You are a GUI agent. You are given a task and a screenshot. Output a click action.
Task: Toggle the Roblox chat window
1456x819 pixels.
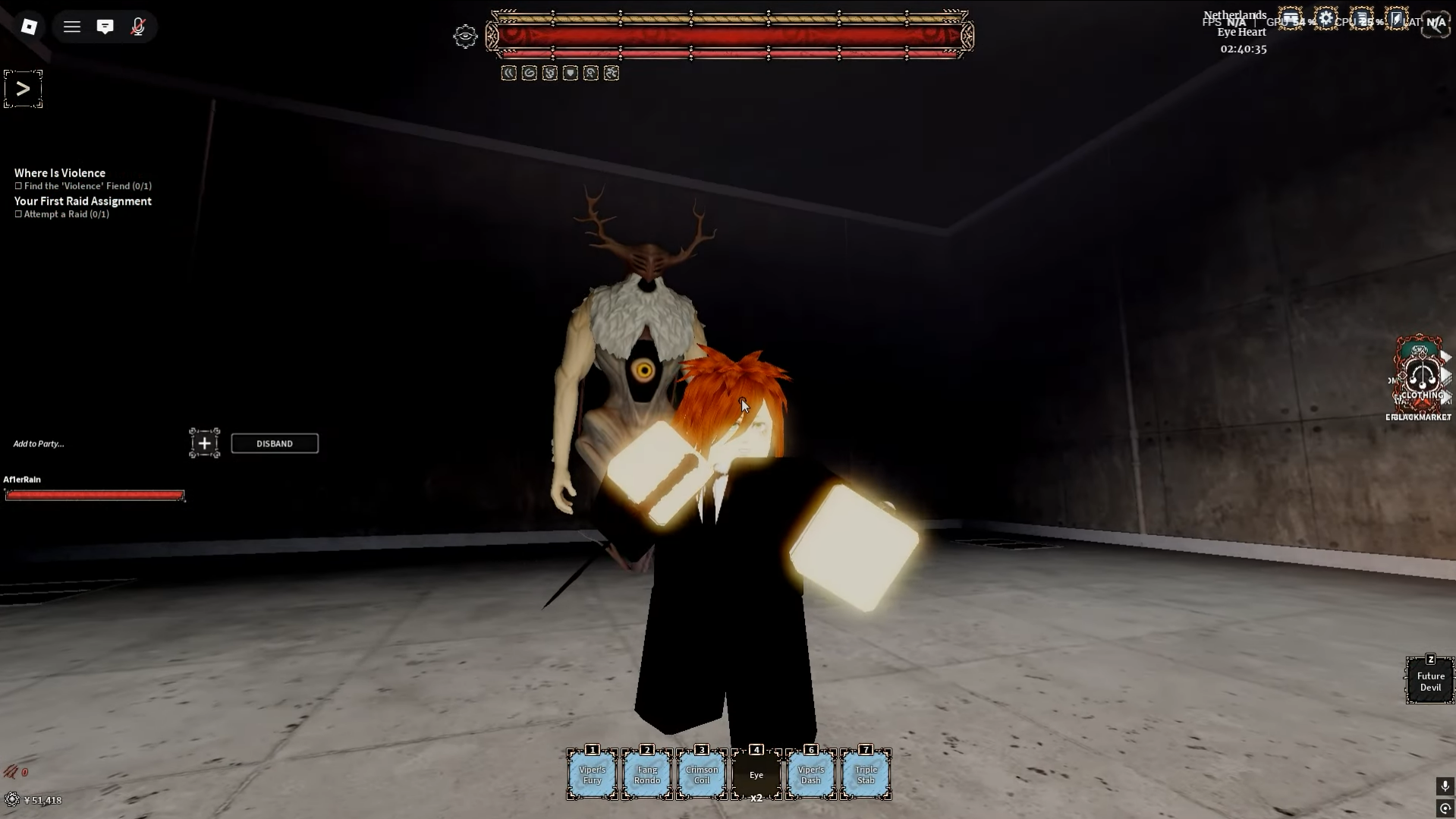[x=105, y=27]
